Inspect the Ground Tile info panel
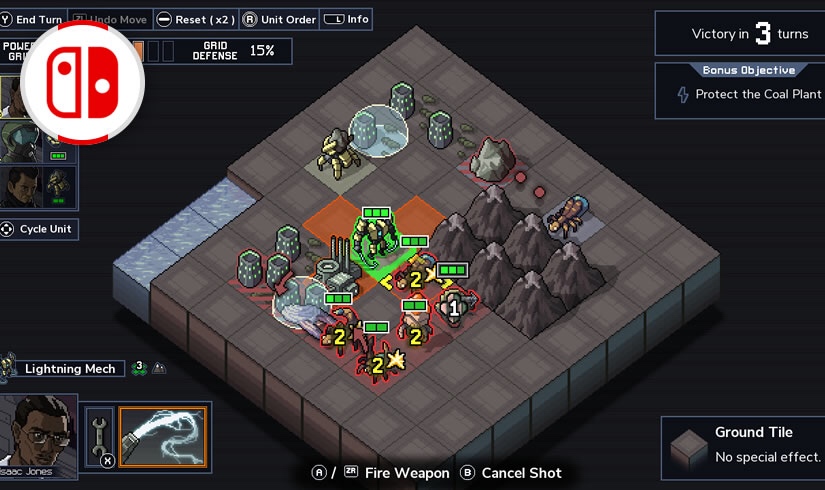The height and width of the screenshot is (490, 825). coord(741,445)
